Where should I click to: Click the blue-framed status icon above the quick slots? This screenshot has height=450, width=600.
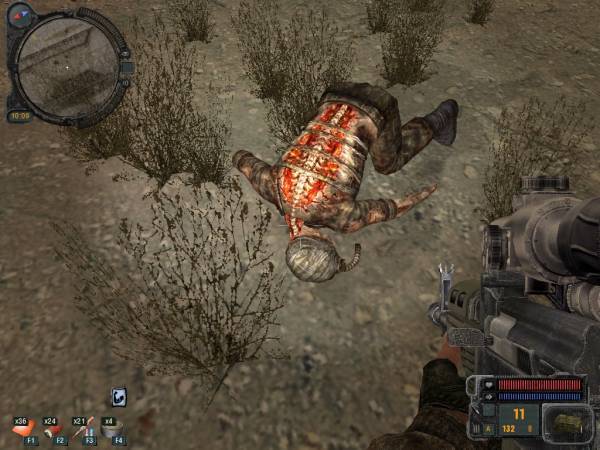click(118, 396)
